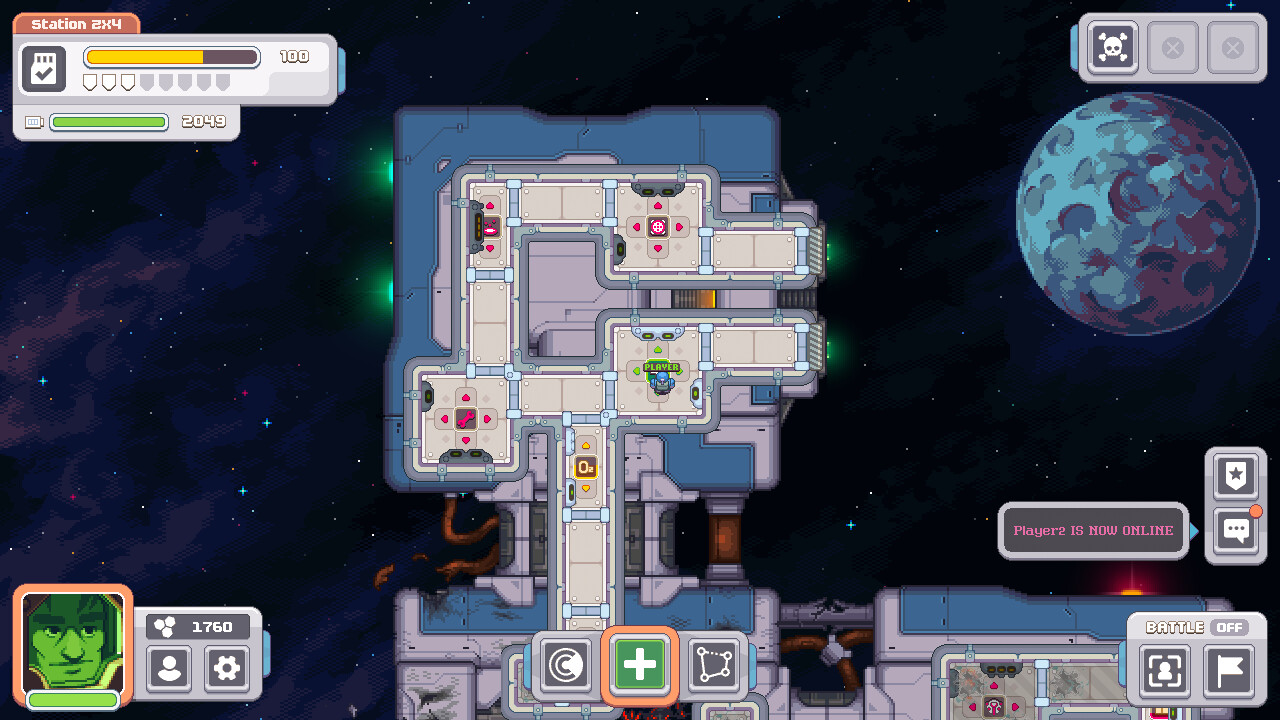Select the Station 2x4 tab
Viewport: 1280px width, 720px height.
76,22
